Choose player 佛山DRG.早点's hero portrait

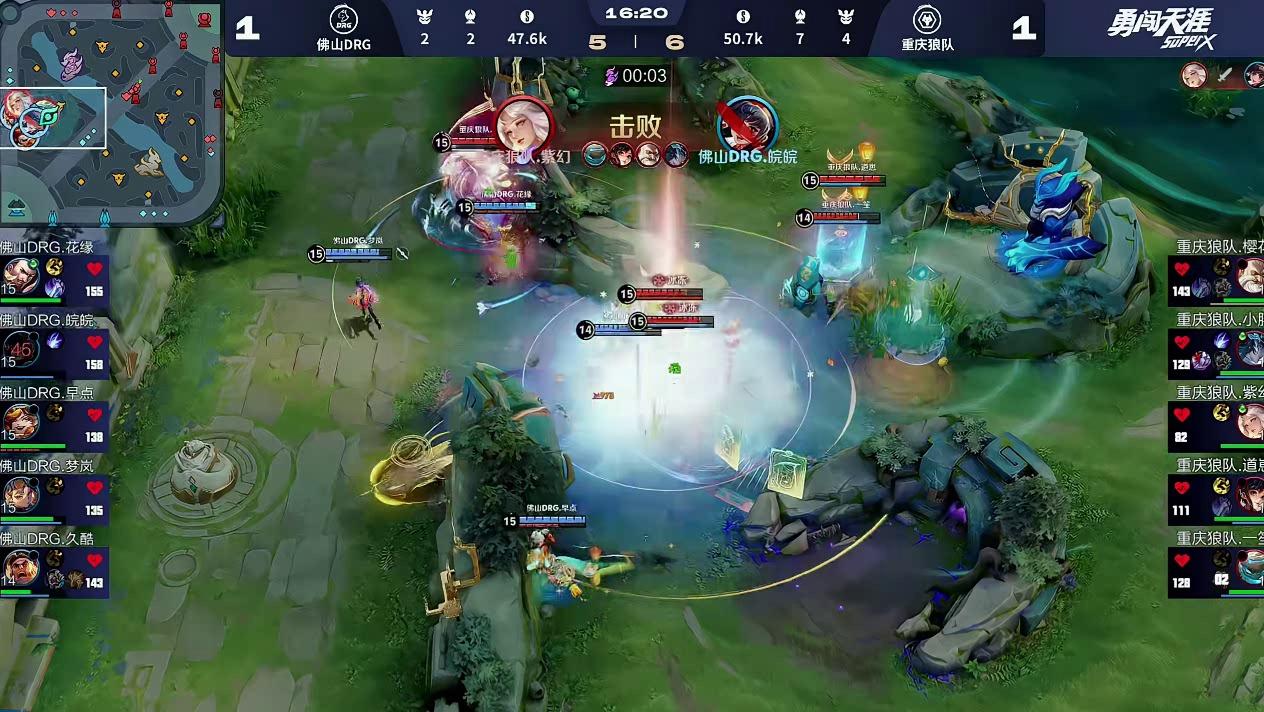(20, 421)
